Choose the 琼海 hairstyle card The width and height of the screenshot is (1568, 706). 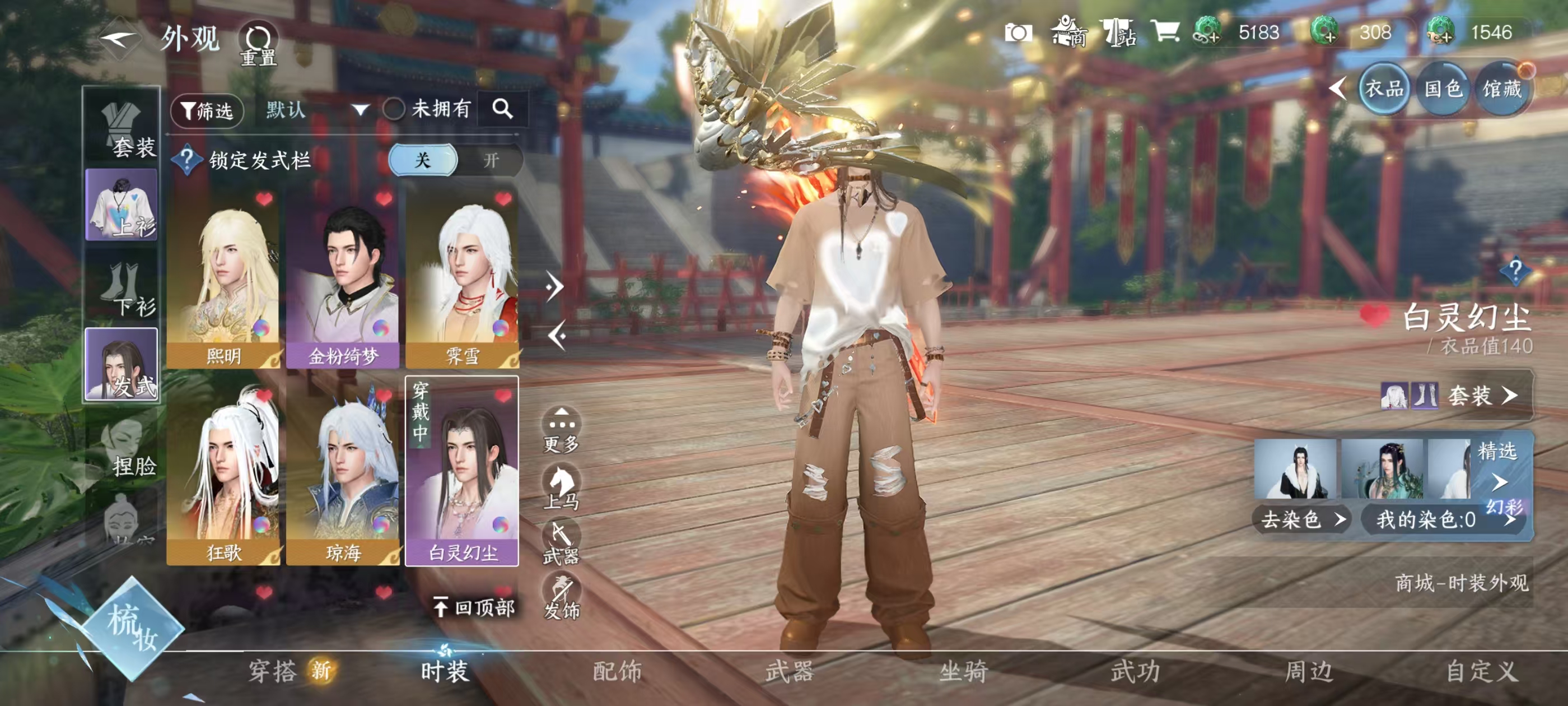click(343, 475)
